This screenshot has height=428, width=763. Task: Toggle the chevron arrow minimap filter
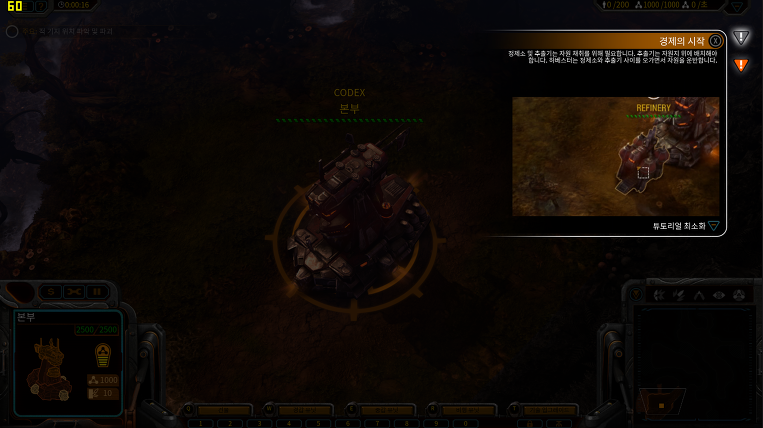698,295
